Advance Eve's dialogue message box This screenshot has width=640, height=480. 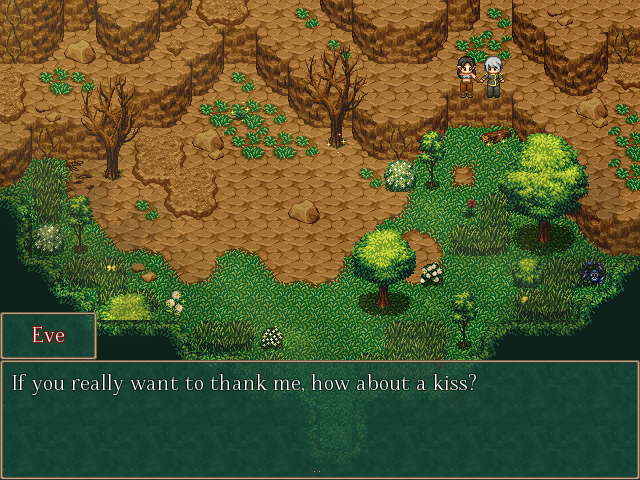[x=320, y=420]
